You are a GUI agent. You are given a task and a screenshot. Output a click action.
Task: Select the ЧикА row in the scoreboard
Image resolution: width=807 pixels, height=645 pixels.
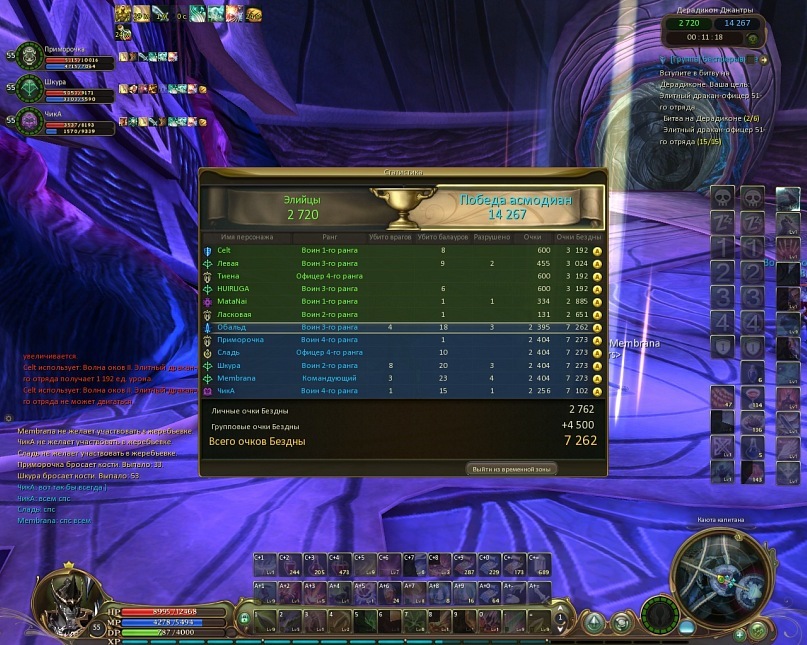[x=400, y=391]
